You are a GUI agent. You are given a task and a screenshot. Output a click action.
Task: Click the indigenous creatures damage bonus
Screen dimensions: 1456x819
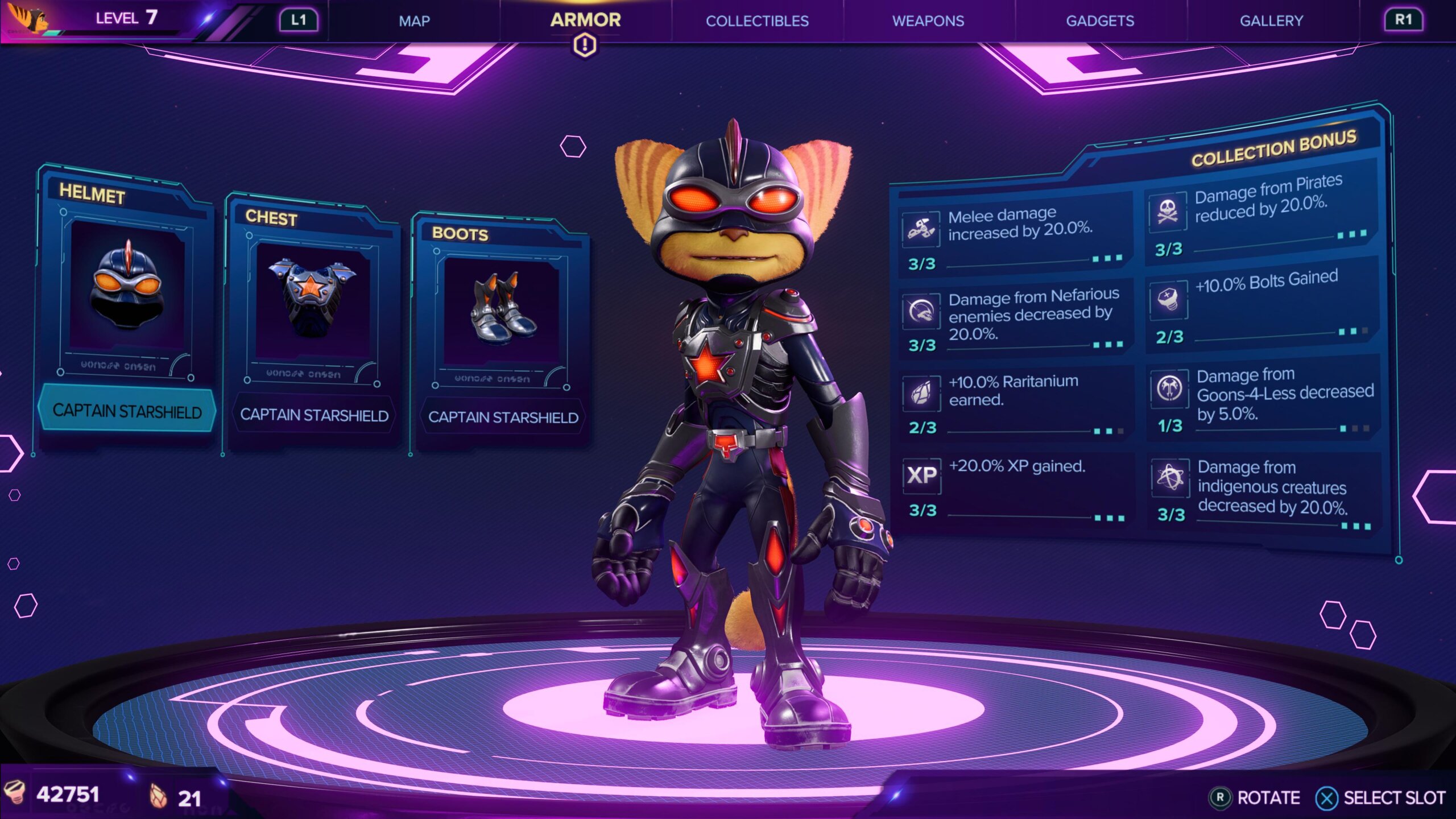pyautogui.click(x=1264, y=490)
